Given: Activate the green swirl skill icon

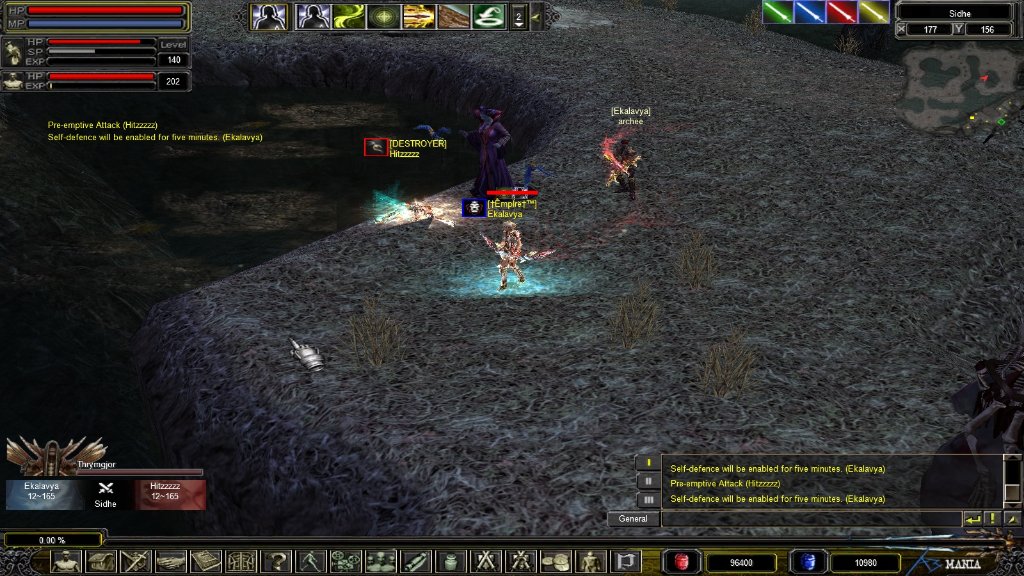Looking at the screenshot, I should pos(350,16).
